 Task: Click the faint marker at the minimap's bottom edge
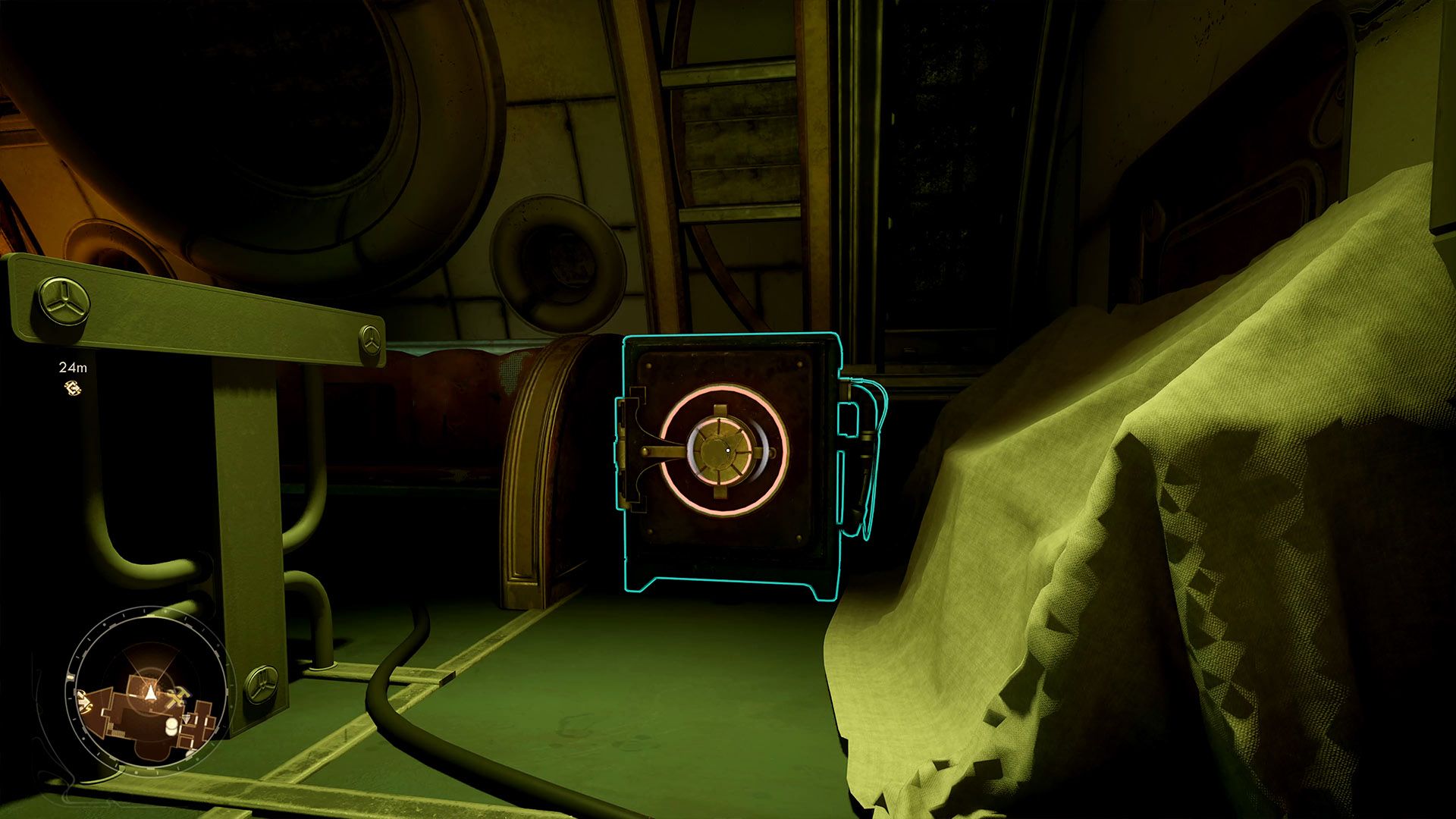point(190,754)
